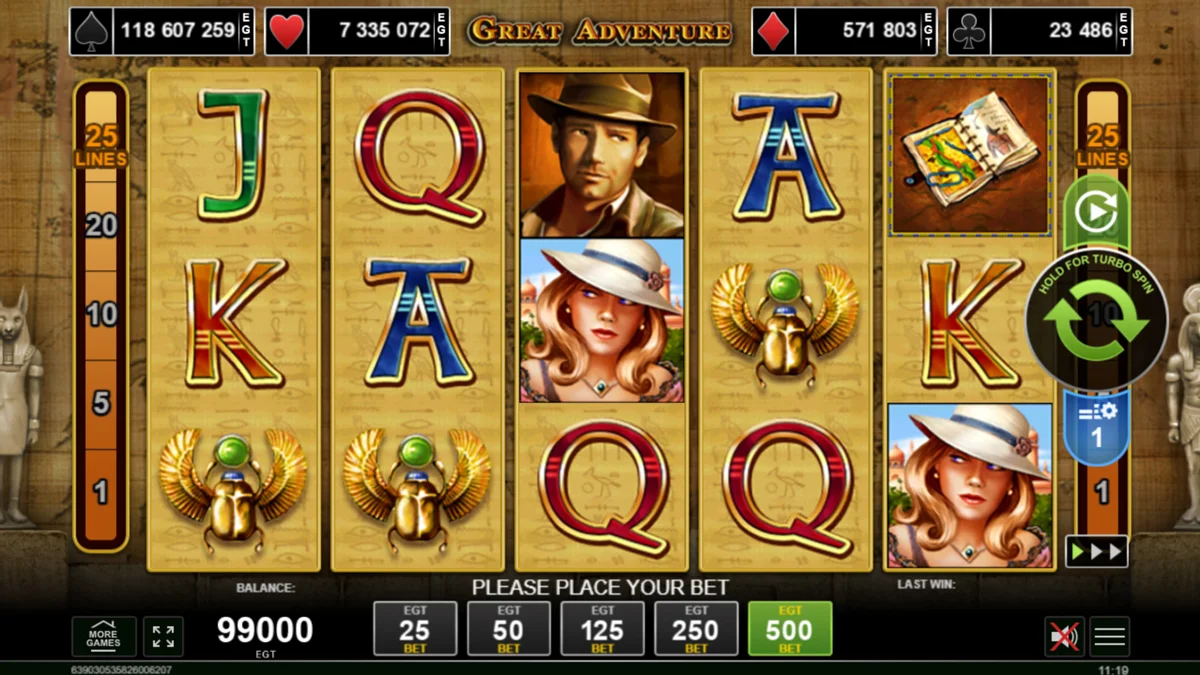
Task: Click the green circular spin button
Action: [1096, 319]
